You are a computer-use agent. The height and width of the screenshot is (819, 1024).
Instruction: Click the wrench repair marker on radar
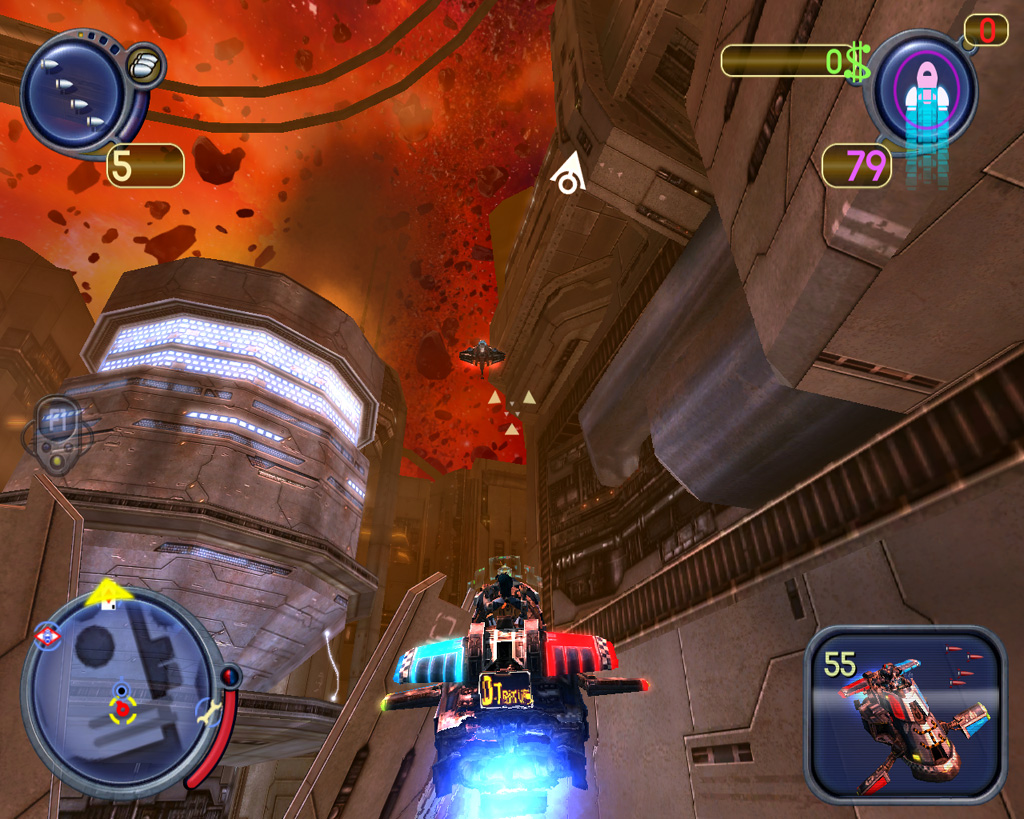point(207,711)
